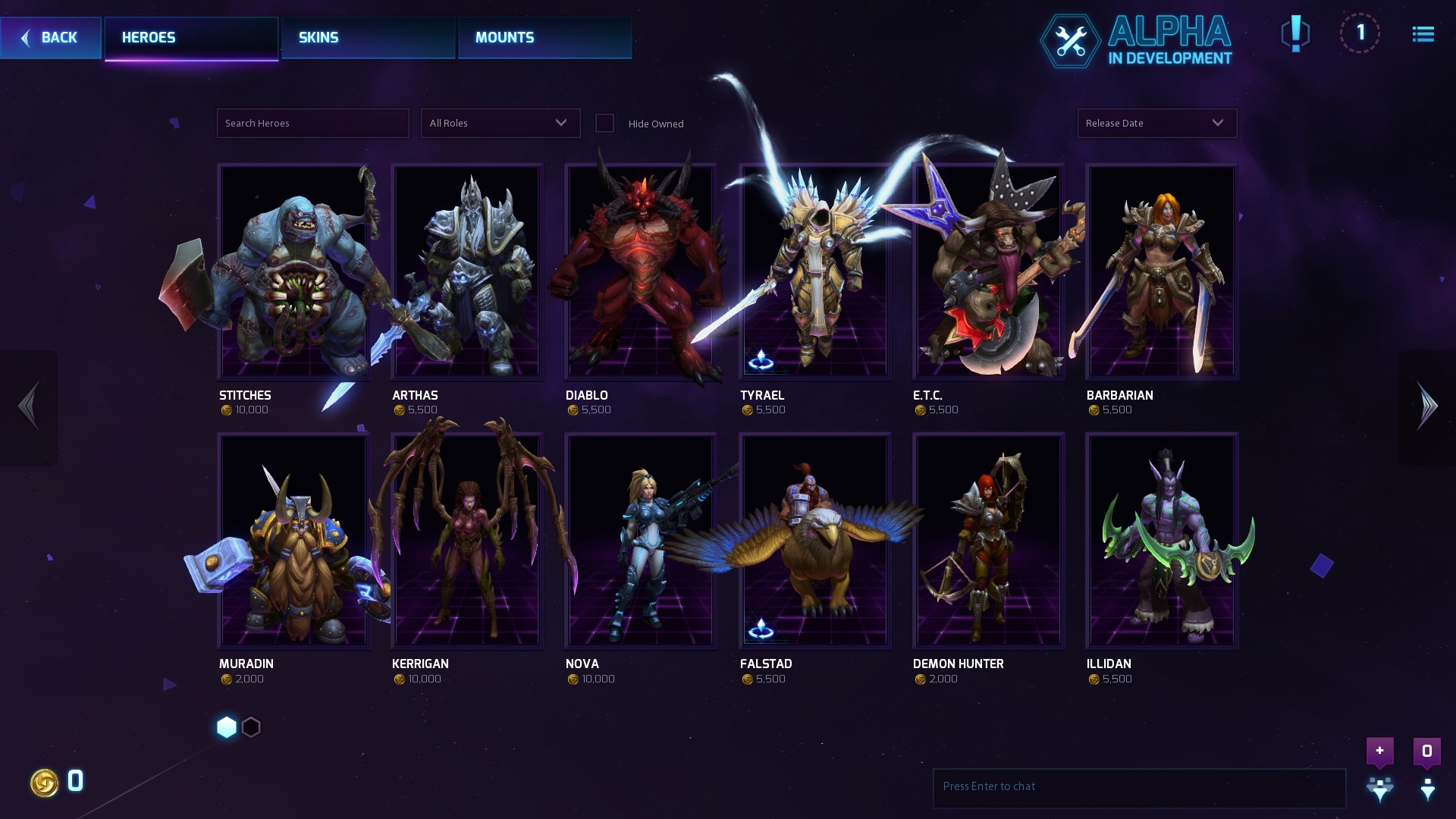This screenshot has width=1456, height=819.
Task: Open the list menu icon at top right
Action: 1423,34
